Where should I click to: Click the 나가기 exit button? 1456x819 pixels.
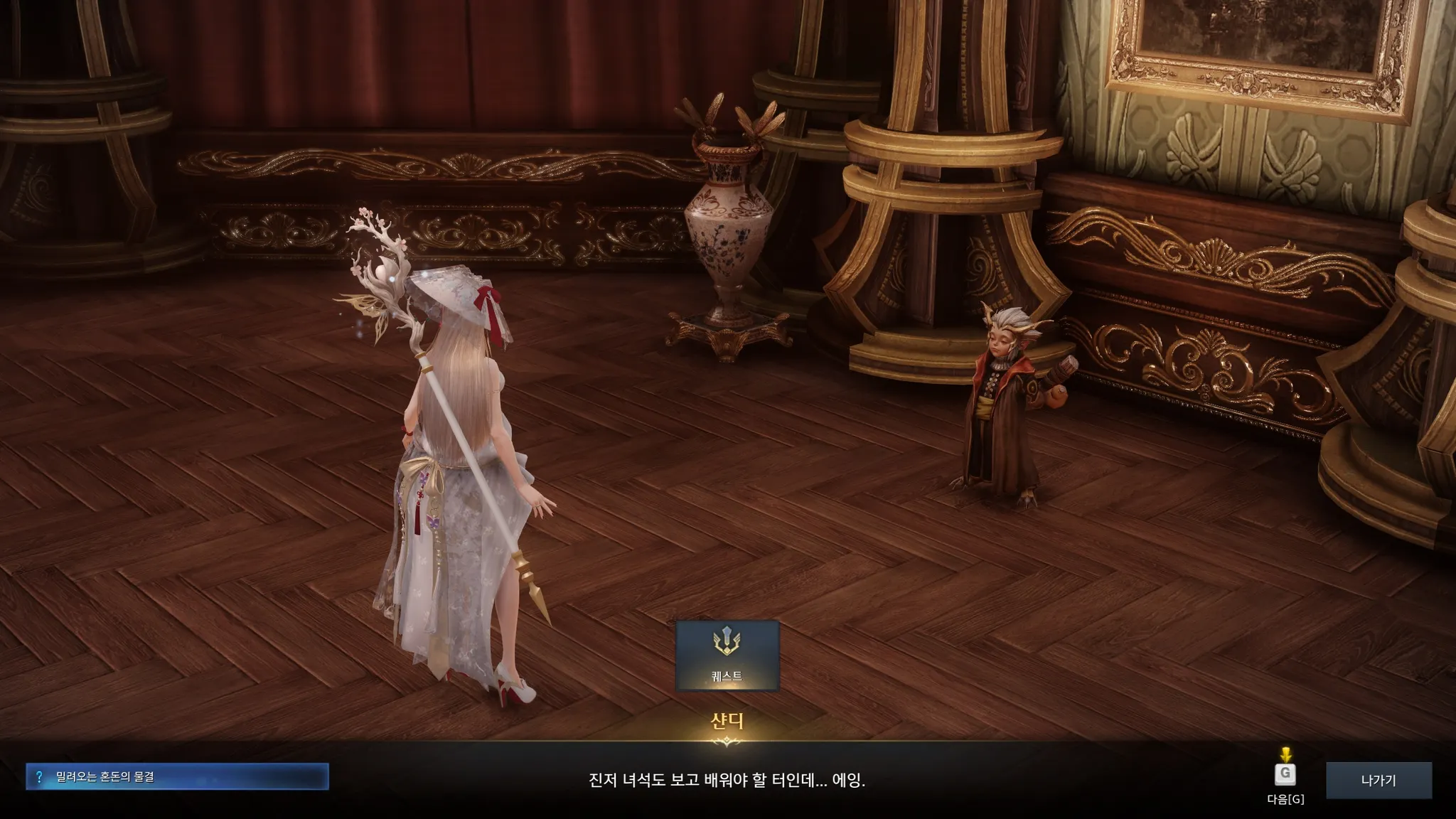[1378, 780]
